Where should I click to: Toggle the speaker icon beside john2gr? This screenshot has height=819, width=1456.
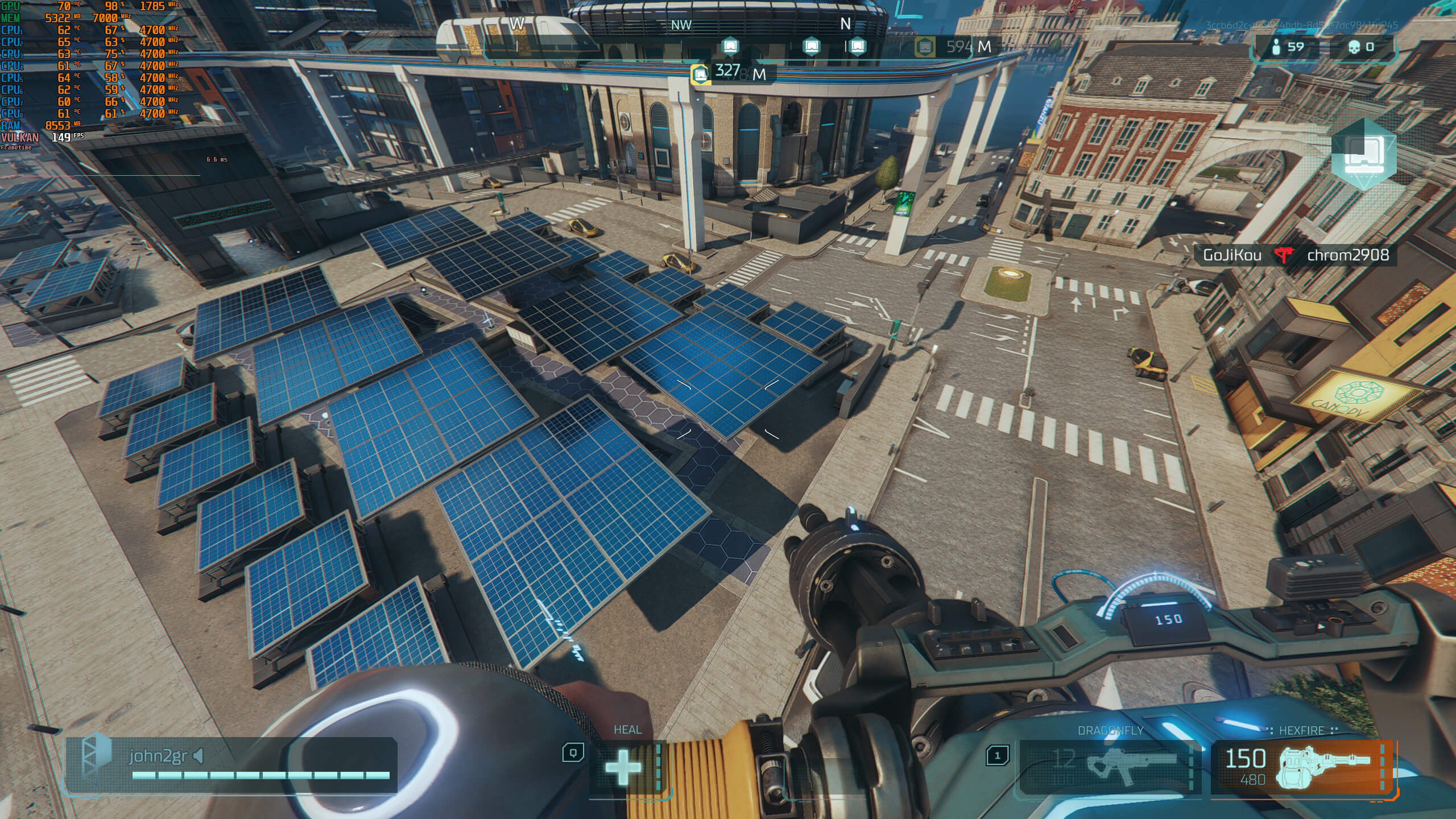pos(198,756)
